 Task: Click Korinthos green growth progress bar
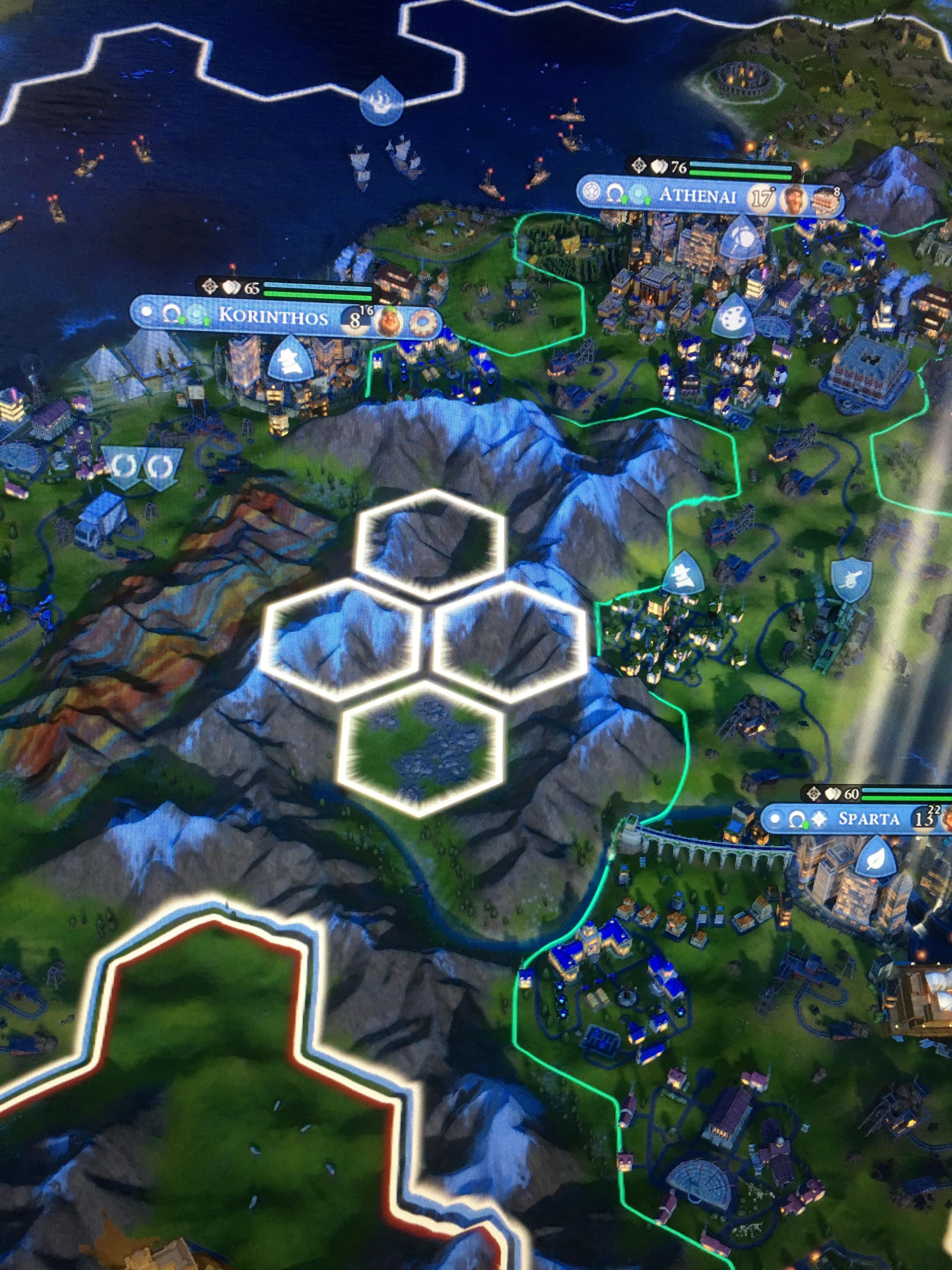coord(319,296)
